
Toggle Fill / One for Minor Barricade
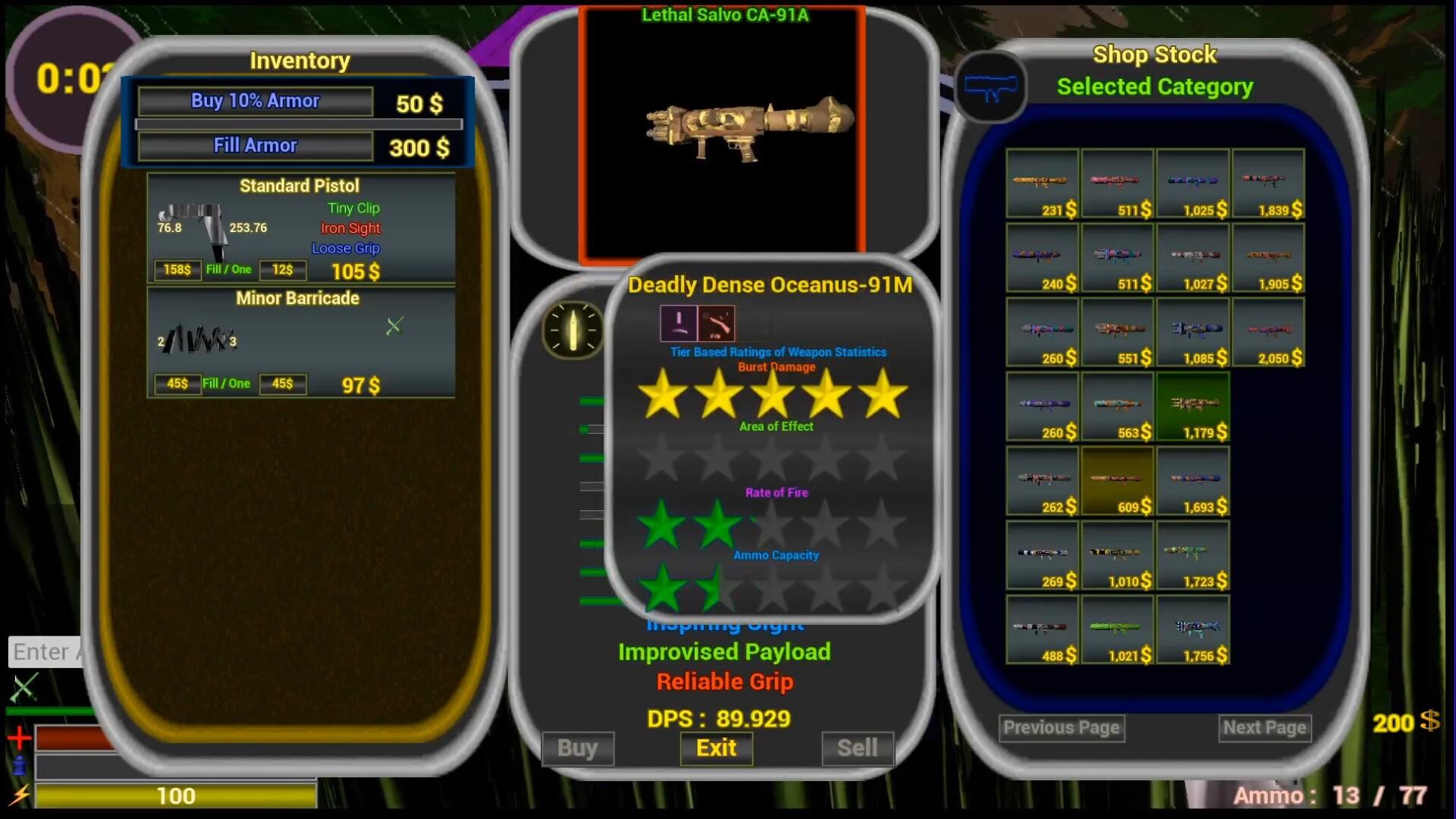[227, 384]
